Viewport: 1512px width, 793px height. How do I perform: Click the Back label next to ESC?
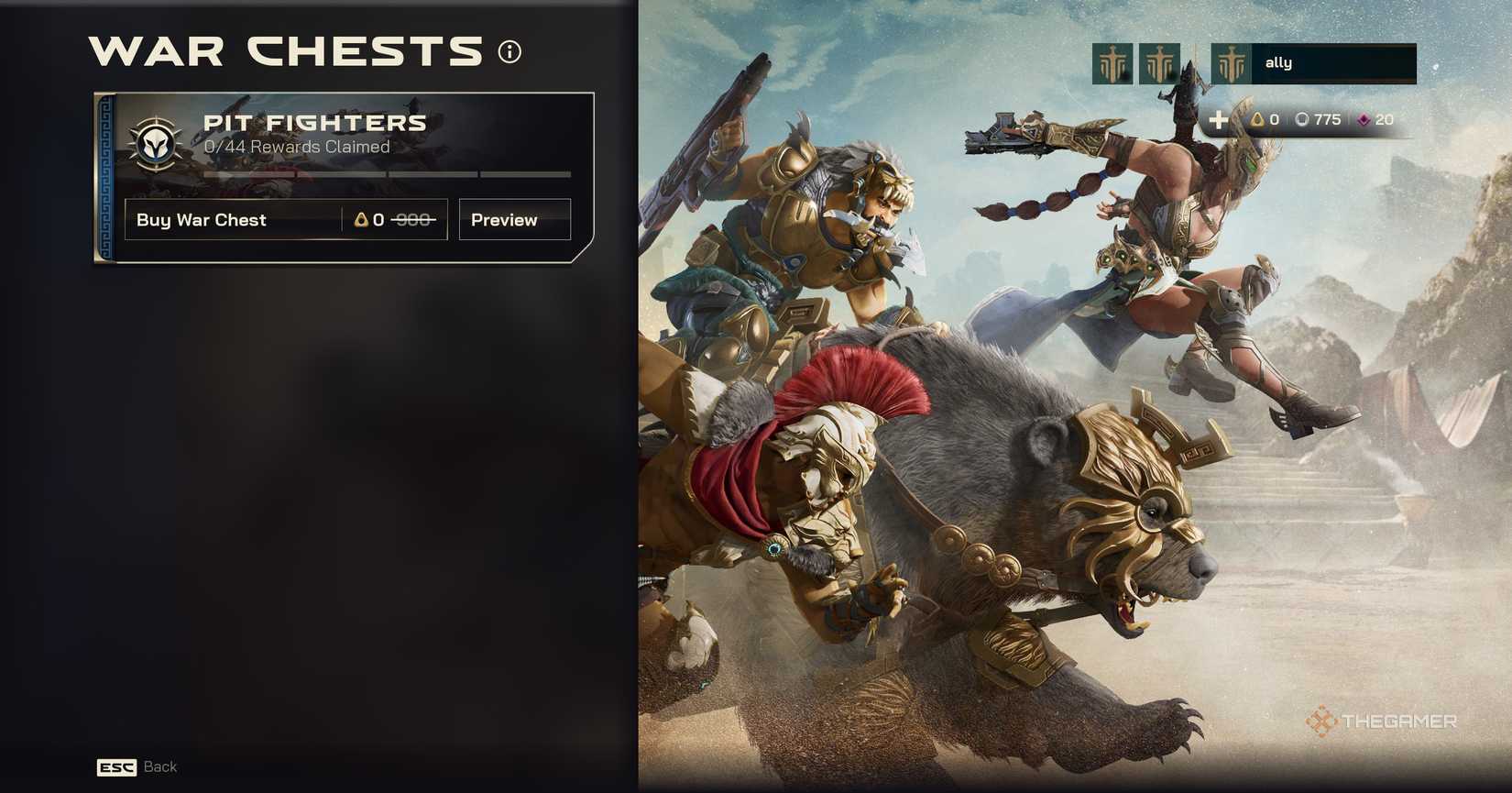pyautogui.click(x=160, y=766)
